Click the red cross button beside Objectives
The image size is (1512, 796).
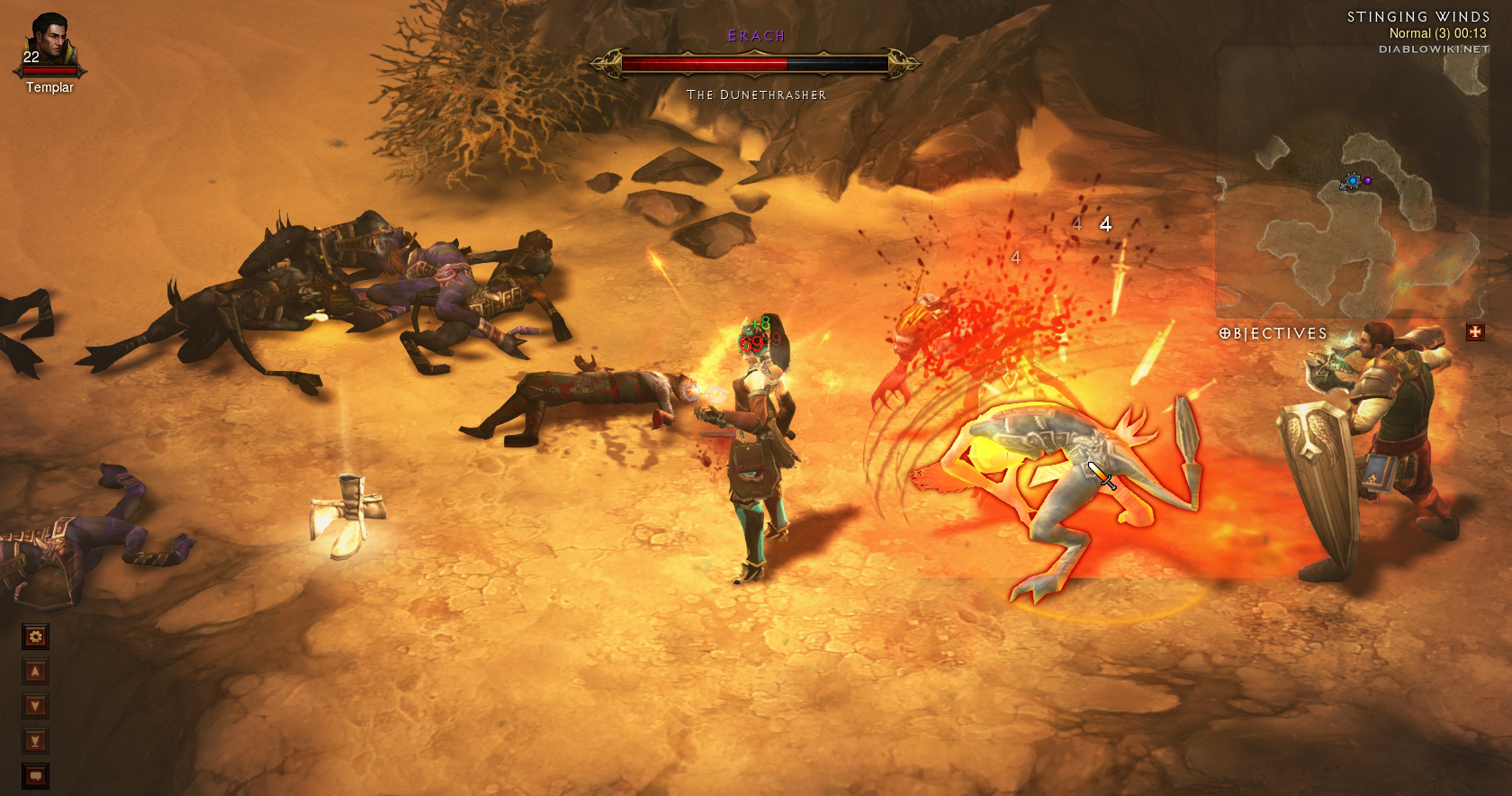tap(1474, 332)
